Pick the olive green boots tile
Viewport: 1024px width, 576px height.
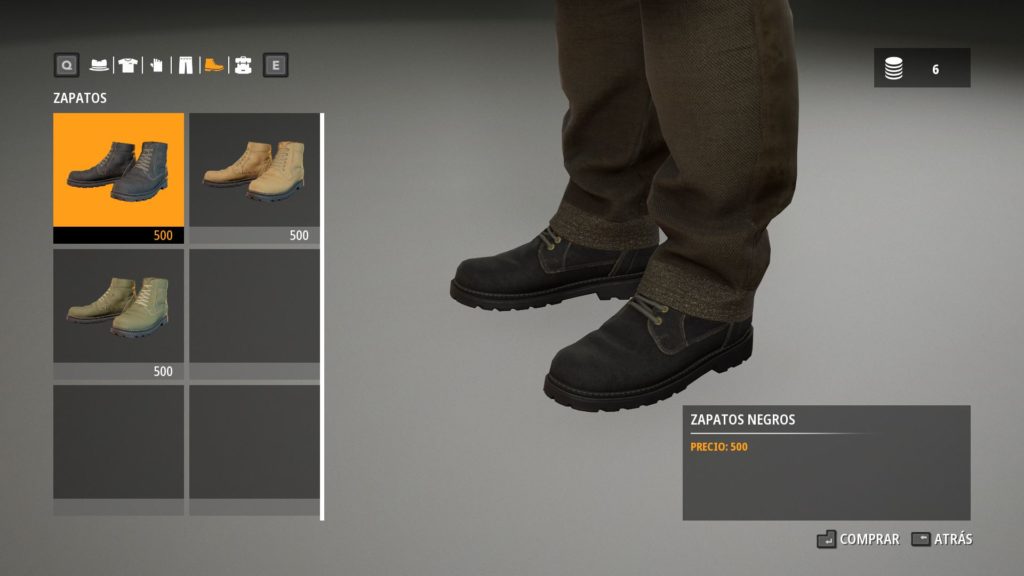(118, 307)
